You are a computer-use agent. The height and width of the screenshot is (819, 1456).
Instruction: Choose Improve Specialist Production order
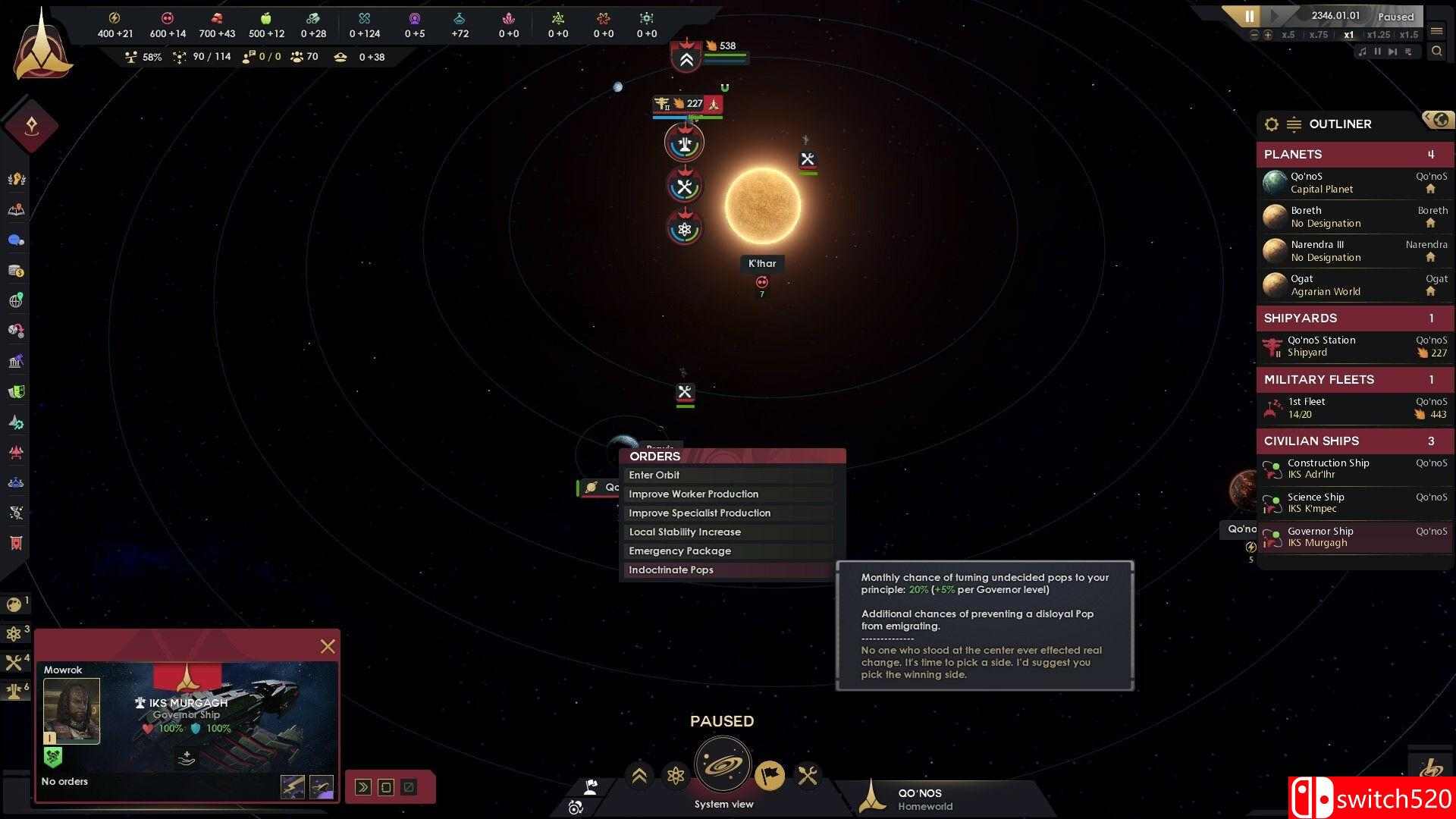tap(728, 513)
